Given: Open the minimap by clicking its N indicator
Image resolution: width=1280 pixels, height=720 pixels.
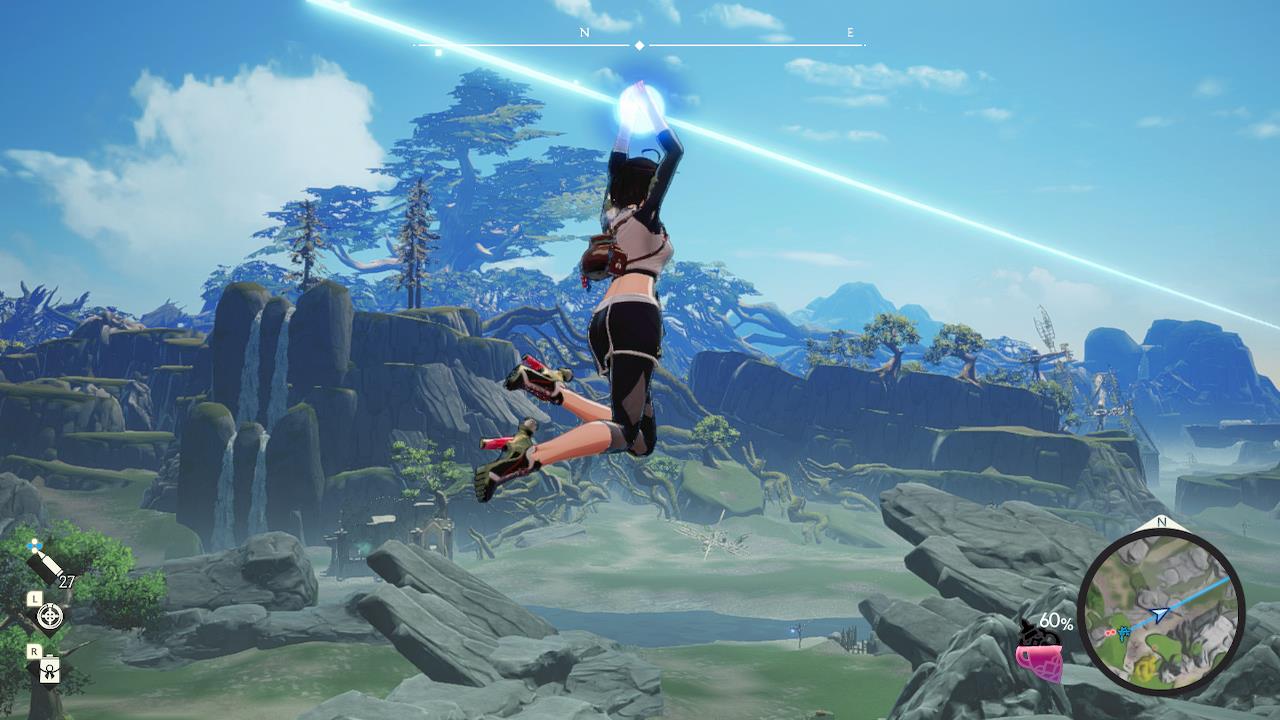Looking at the screenshot, I should [1160, 523].
